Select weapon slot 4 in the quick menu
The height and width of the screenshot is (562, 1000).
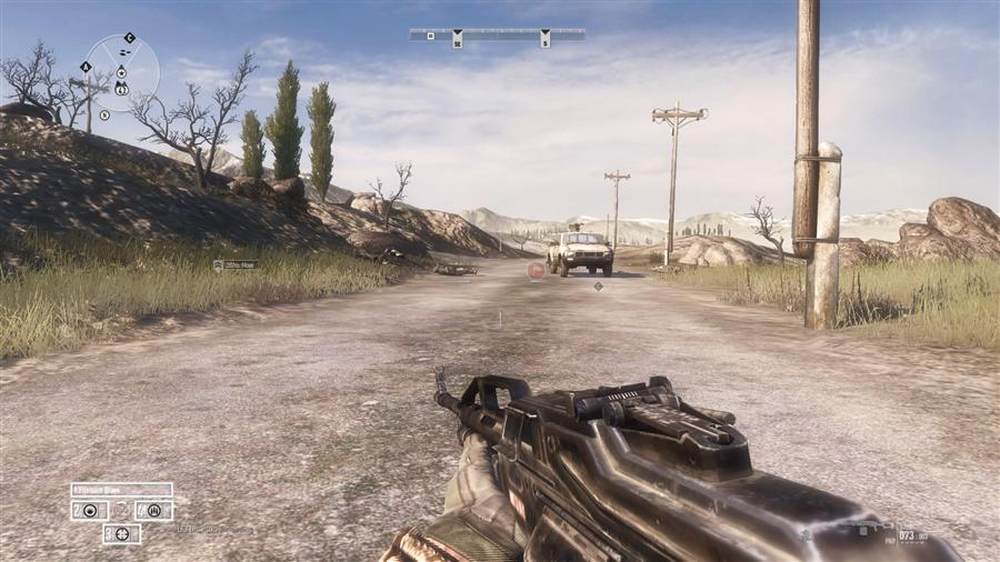point(154,510)
